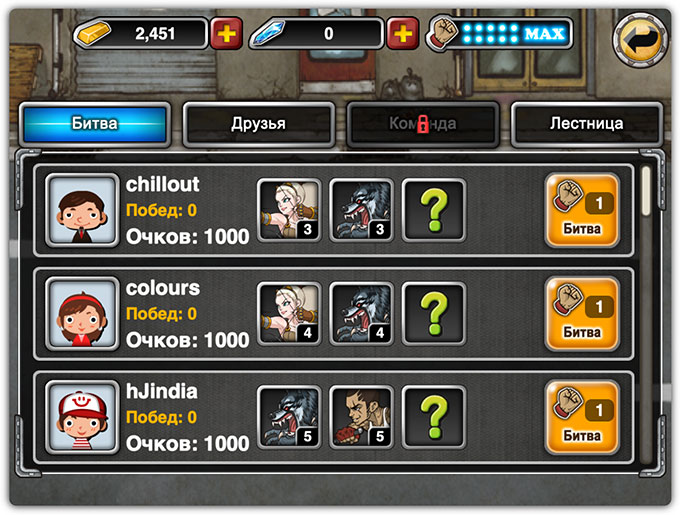Reveal hJindia's hidden question mark unit

tap(433, 417)
